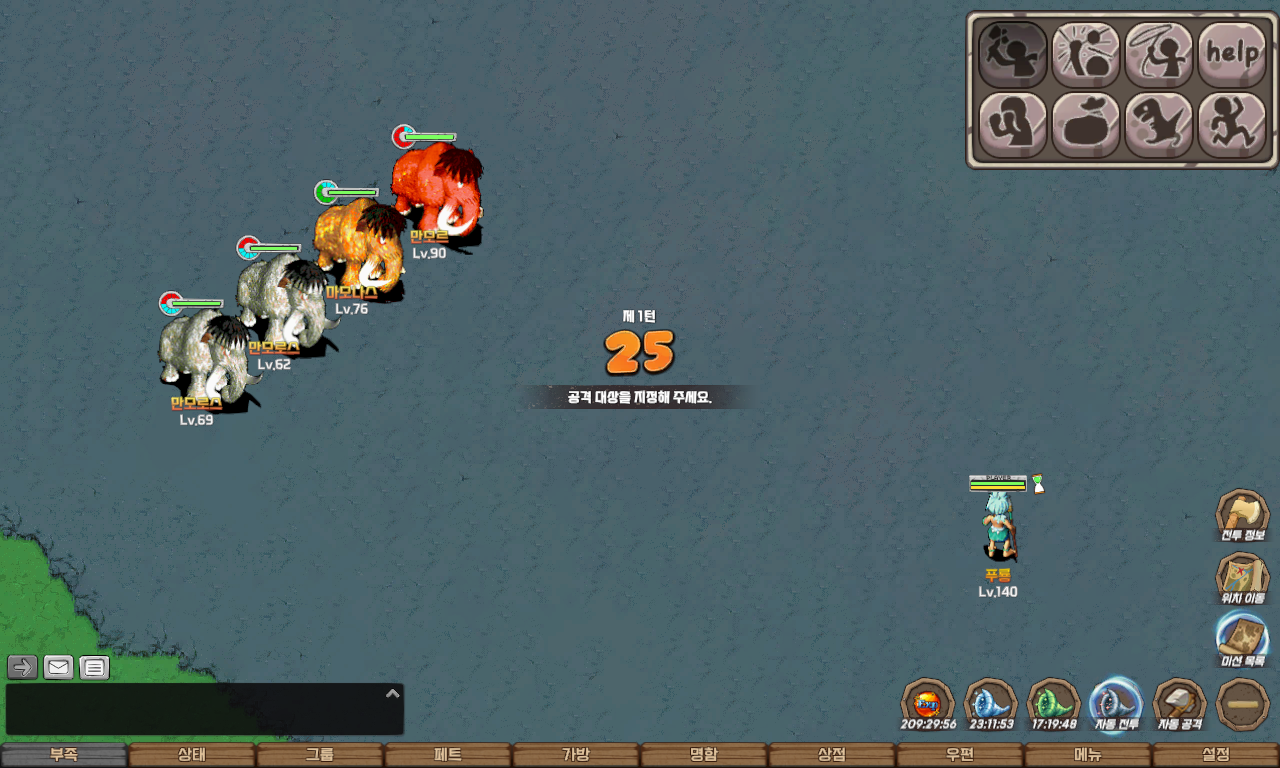Screen dimensions: 1280x768
Task: Open the help button
Action: click(x=1232, y=54)
